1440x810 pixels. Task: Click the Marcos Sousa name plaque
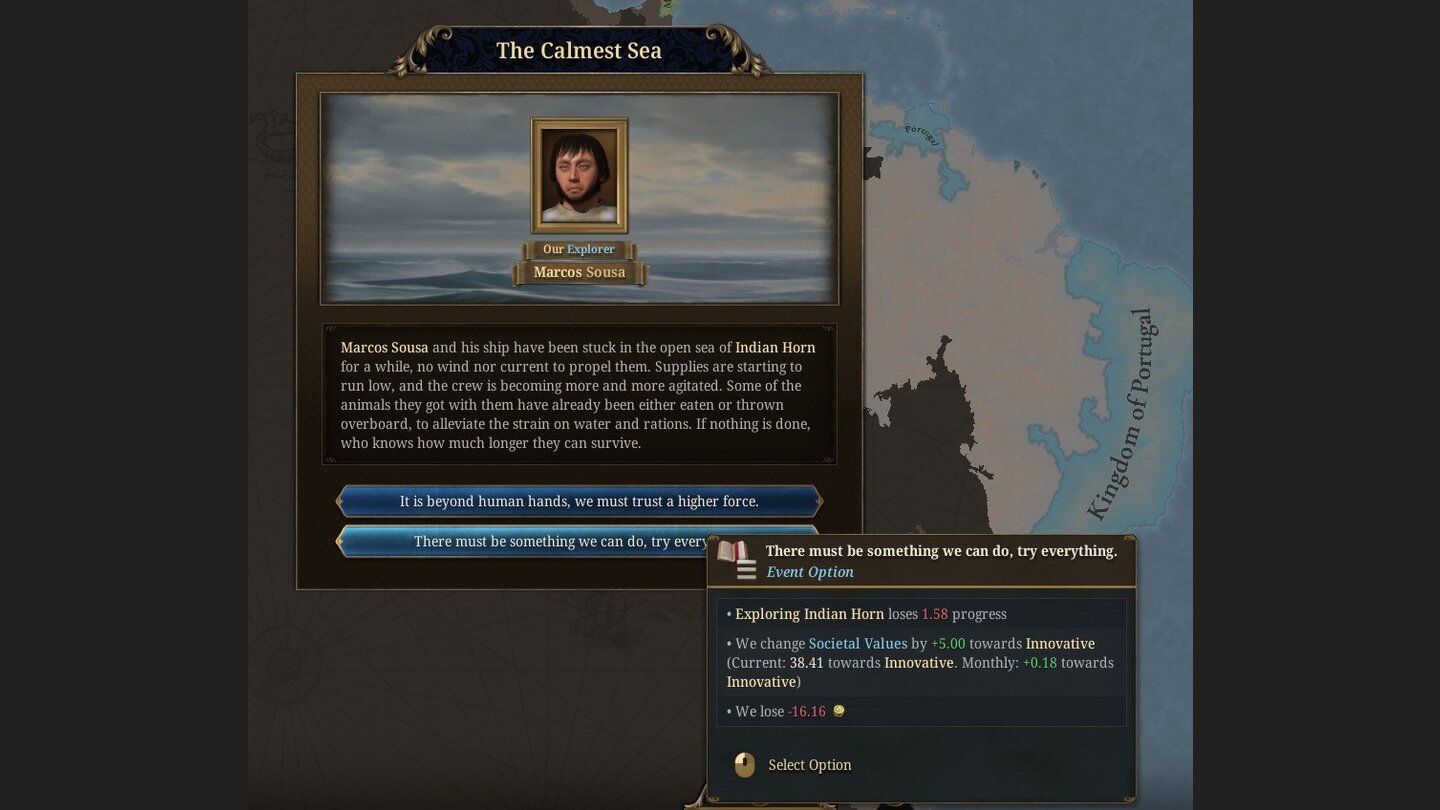579,272
